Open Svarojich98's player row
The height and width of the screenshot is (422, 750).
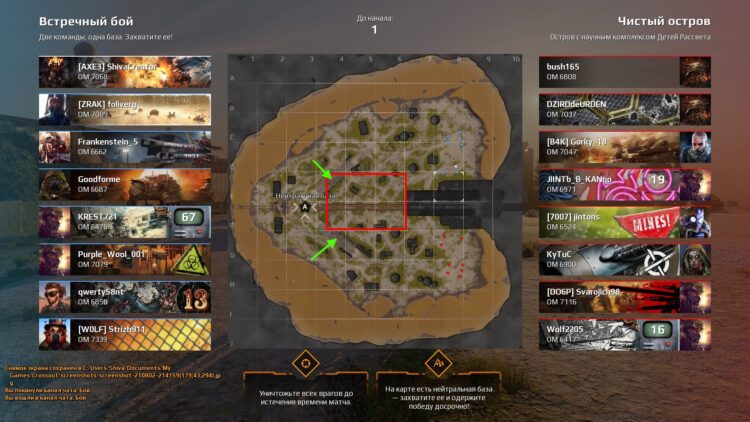tap(624, 297)
